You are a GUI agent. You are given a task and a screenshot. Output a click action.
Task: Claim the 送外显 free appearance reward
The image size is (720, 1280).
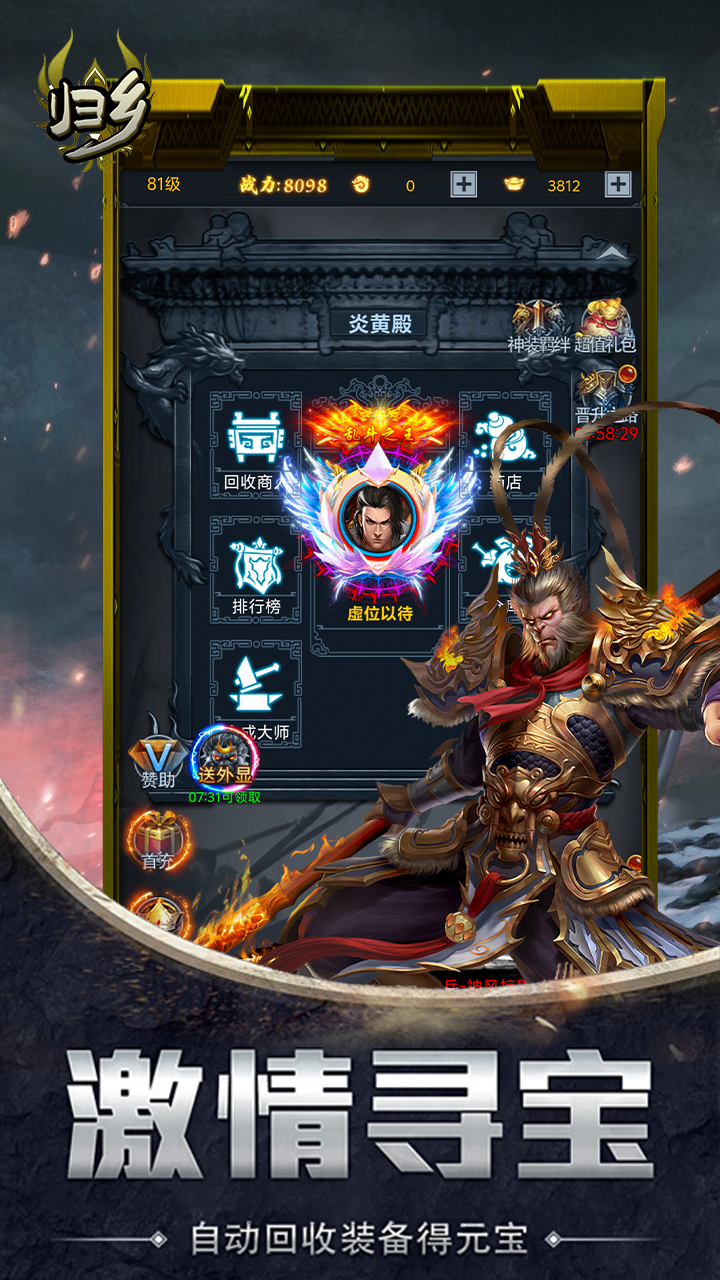(x=225, y=760)
